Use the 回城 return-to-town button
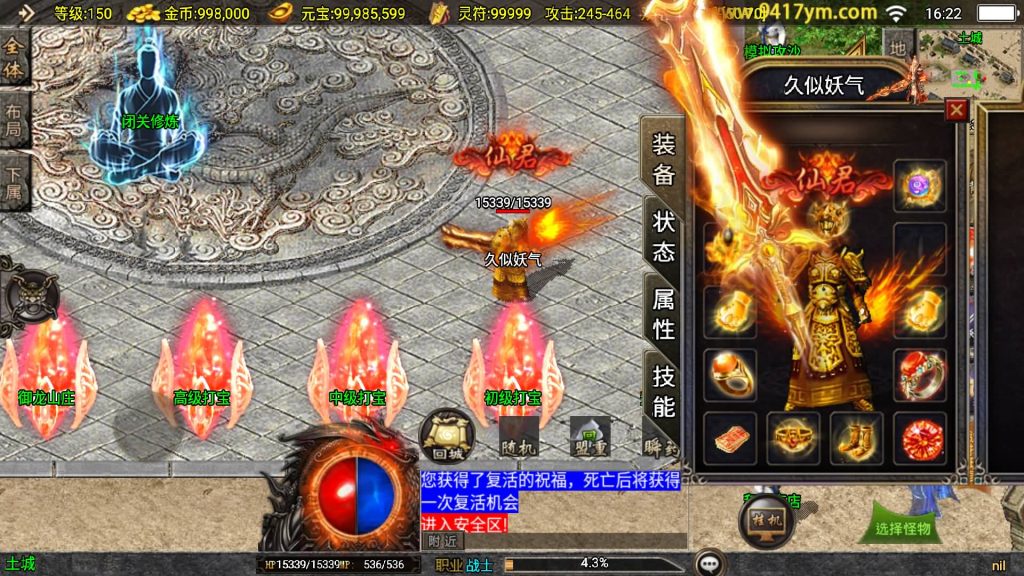This screenshot has height=576, width=1024. (x=442, y=434)
